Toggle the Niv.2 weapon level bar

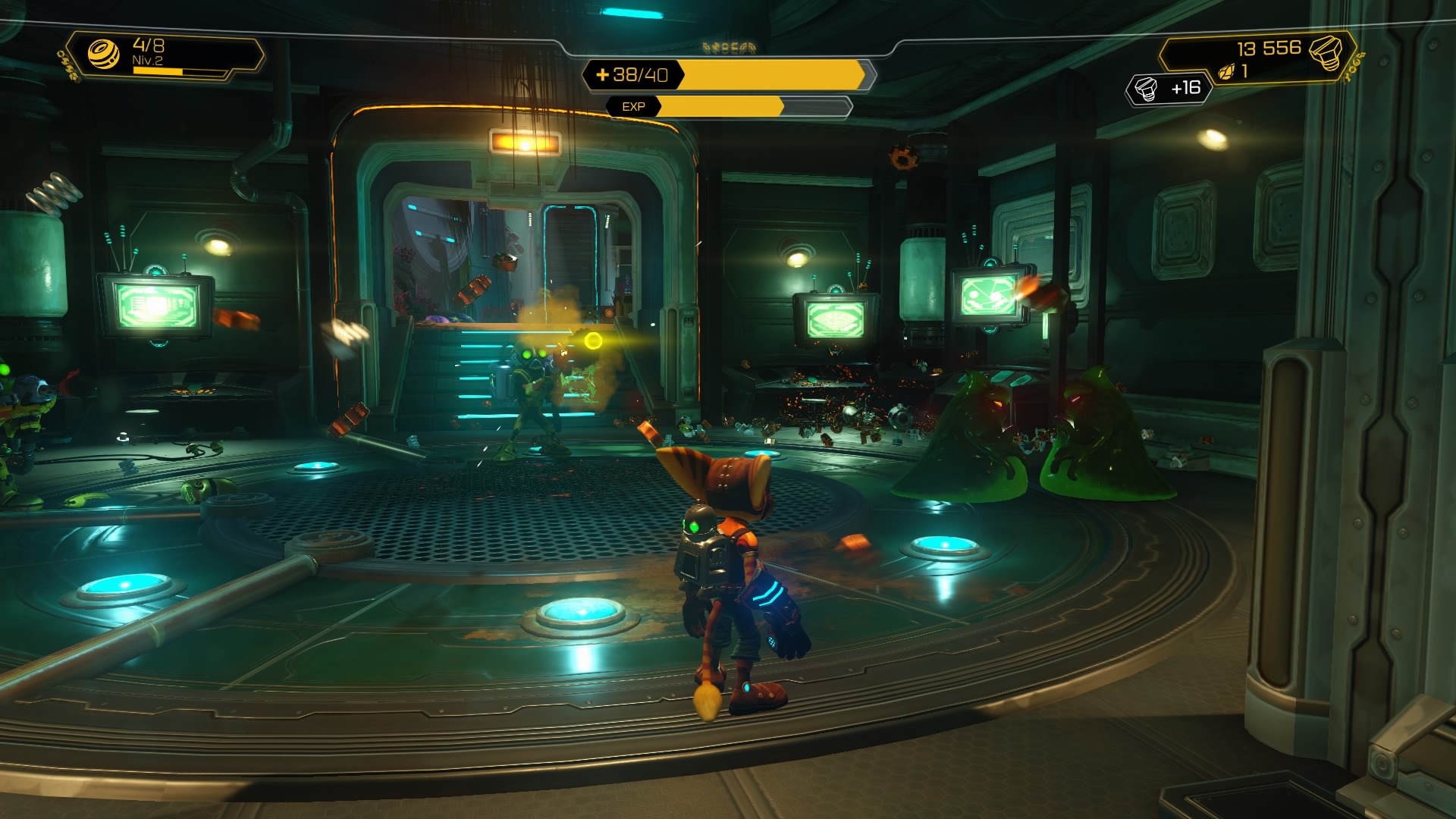click(158, 71)
